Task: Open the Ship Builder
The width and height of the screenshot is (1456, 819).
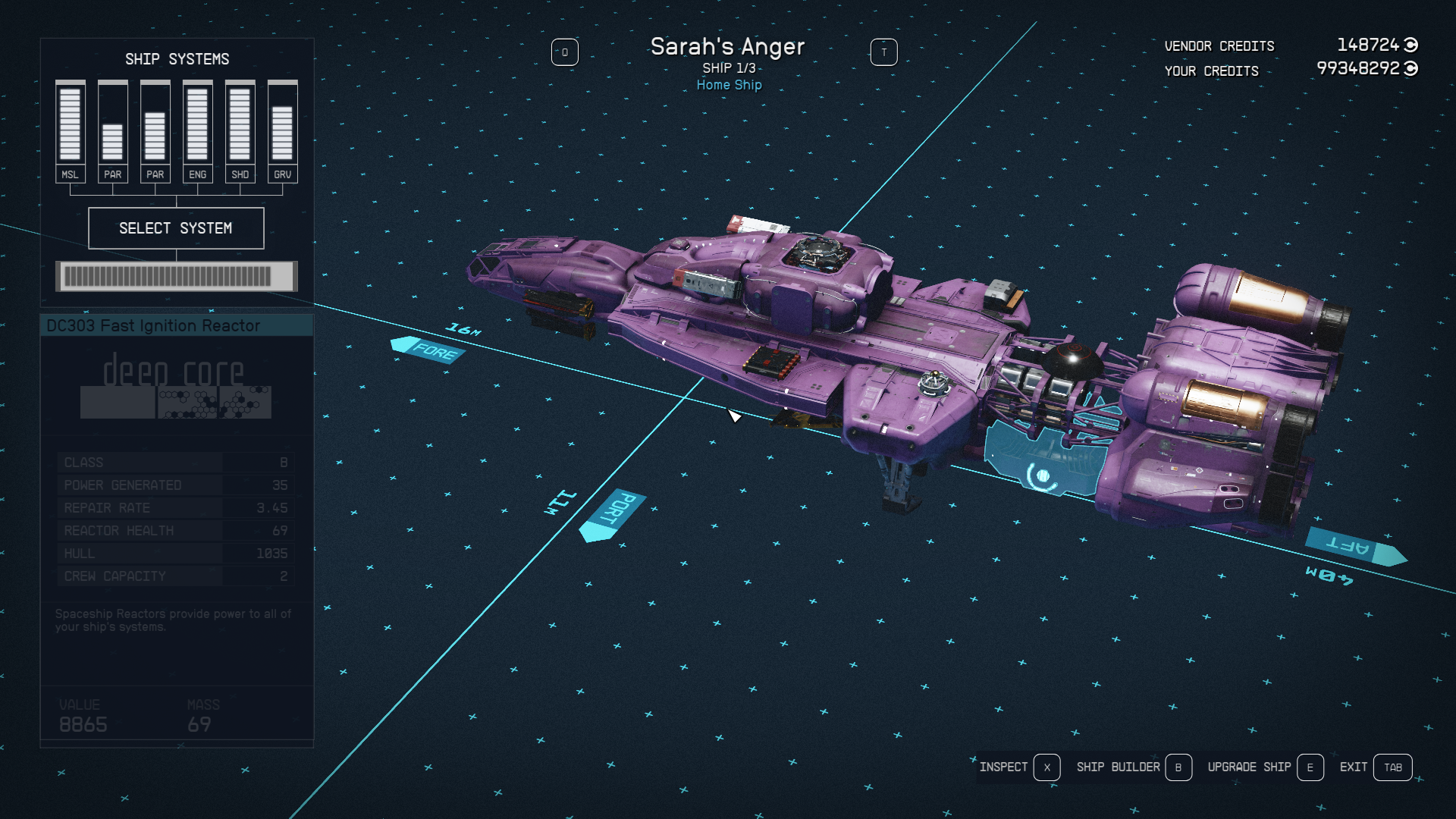Action: (1133, 767)
